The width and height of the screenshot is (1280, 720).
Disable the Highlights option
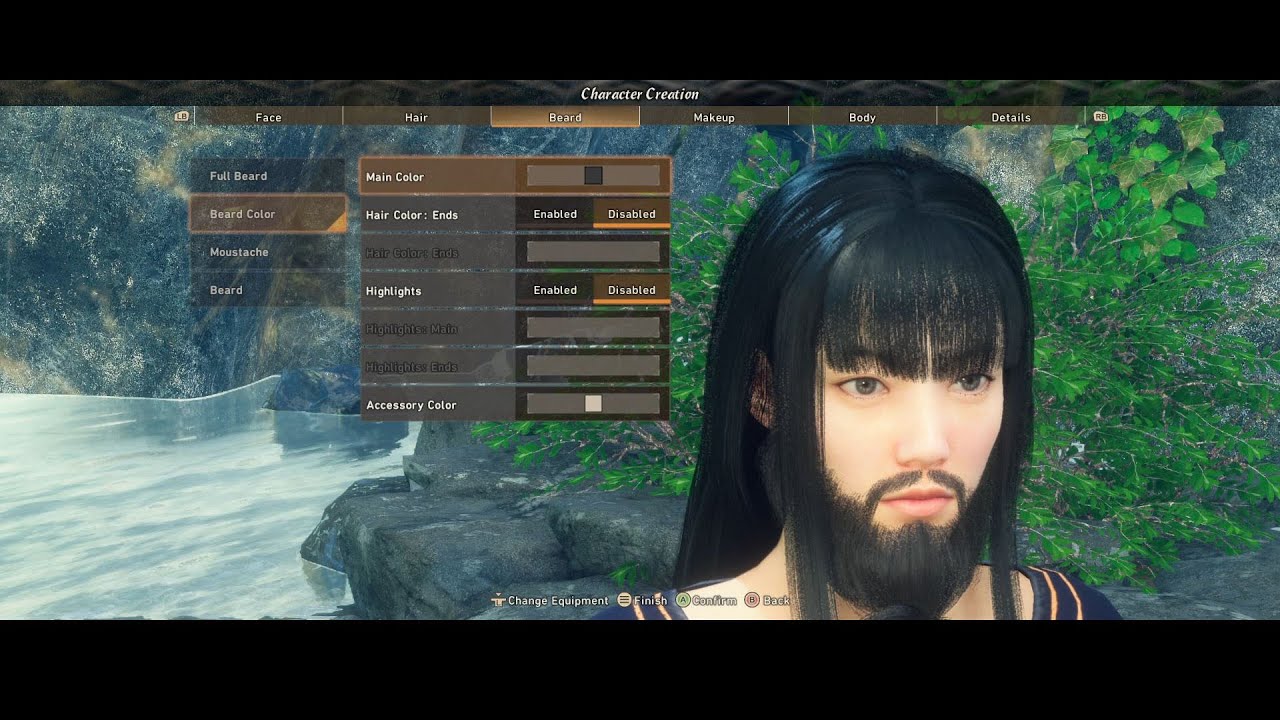[x=632, y=290]
